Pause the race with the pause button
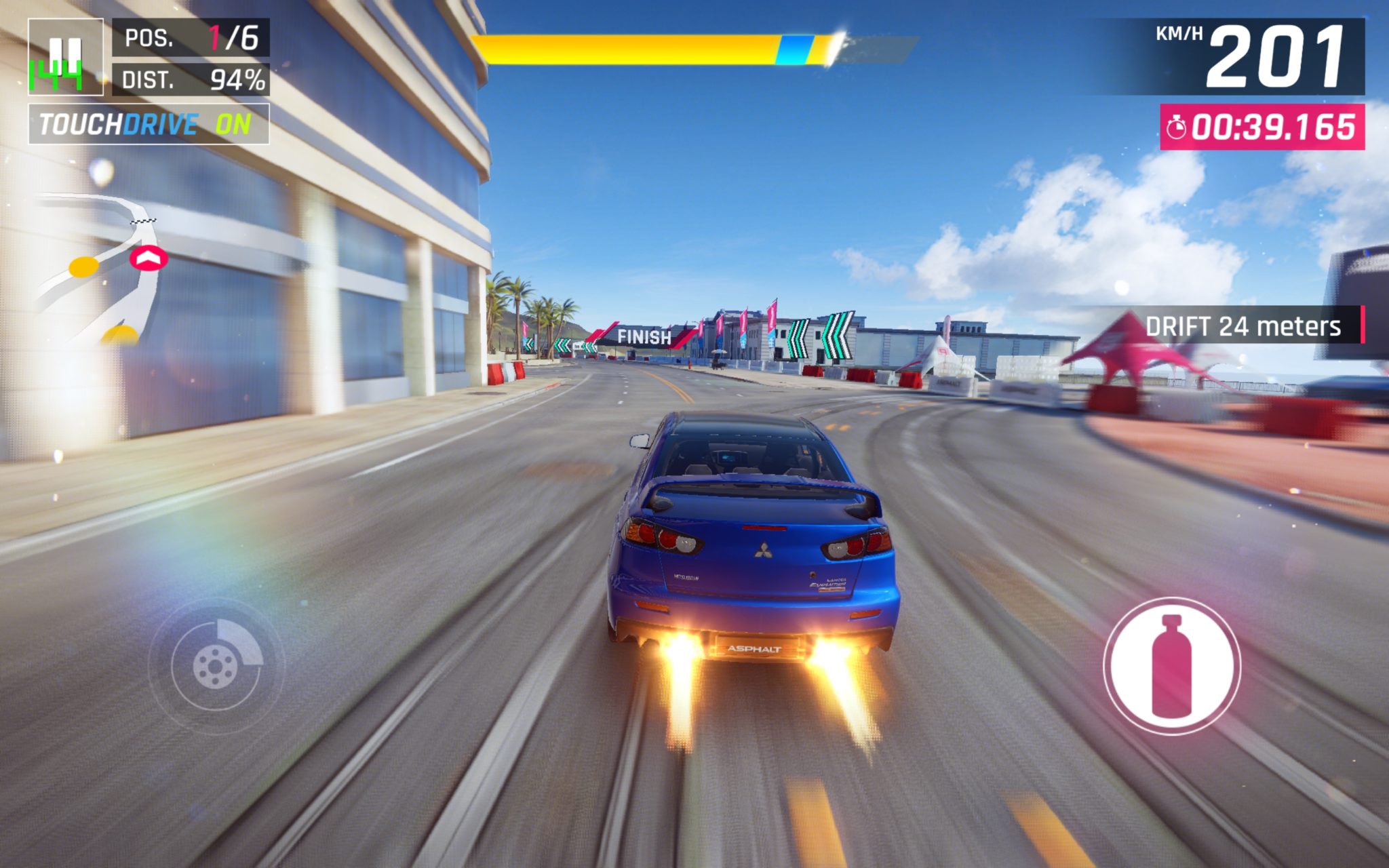 pos(66,57)
